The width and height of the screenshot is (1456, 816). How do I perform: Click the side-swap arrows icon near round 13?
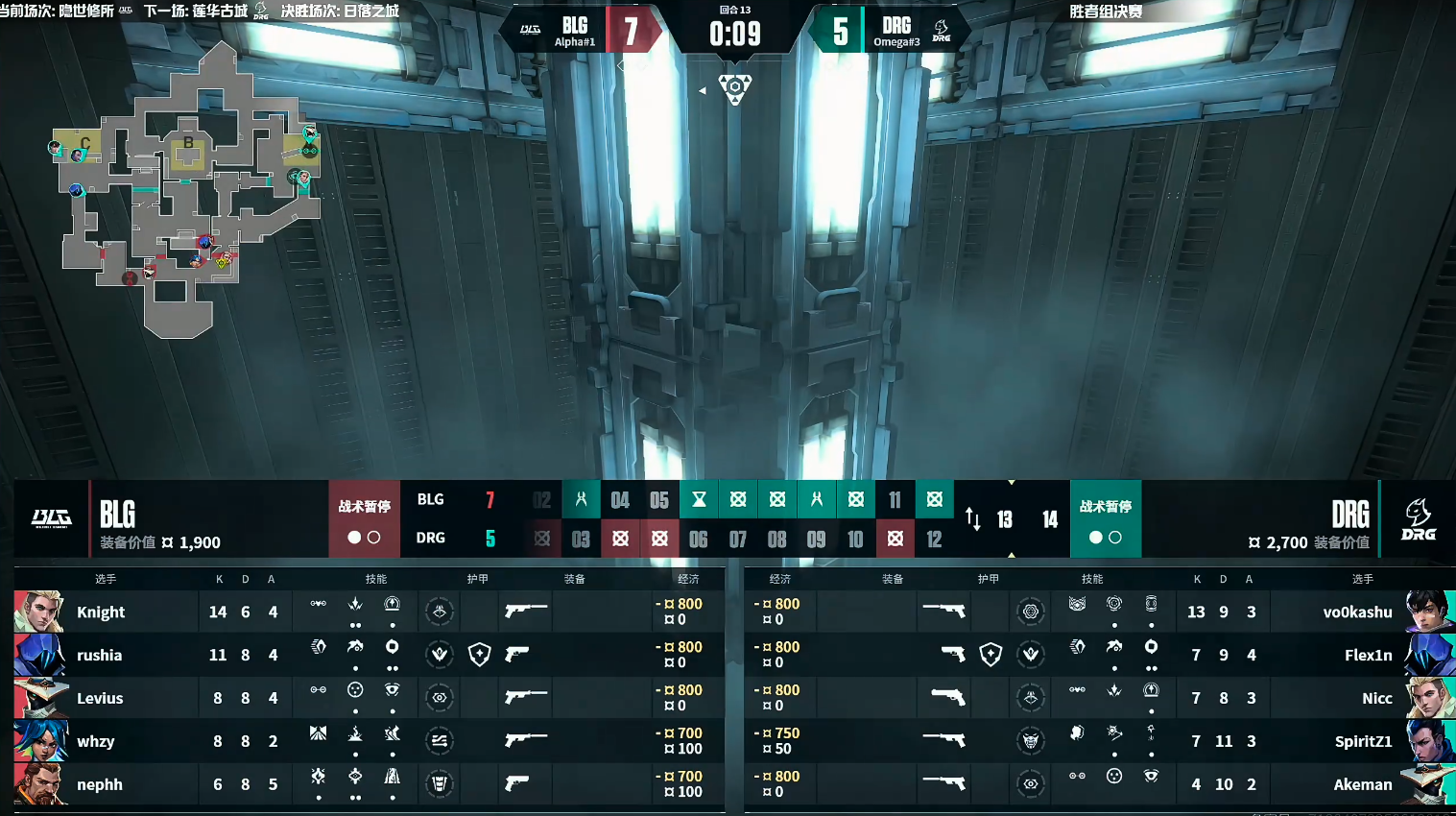pyautogui.click(x=972, y=519)
